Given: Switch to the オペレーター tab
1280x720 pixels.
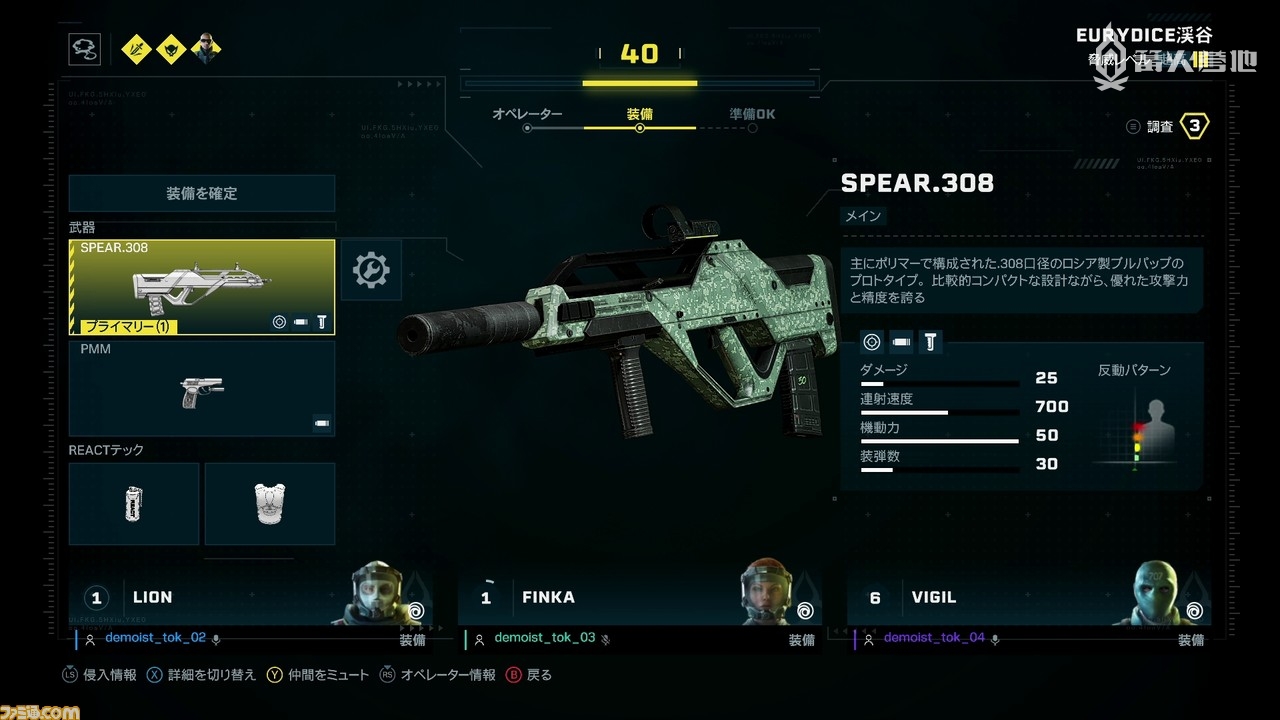Looking at the screenshot, I should click(527, 115).
